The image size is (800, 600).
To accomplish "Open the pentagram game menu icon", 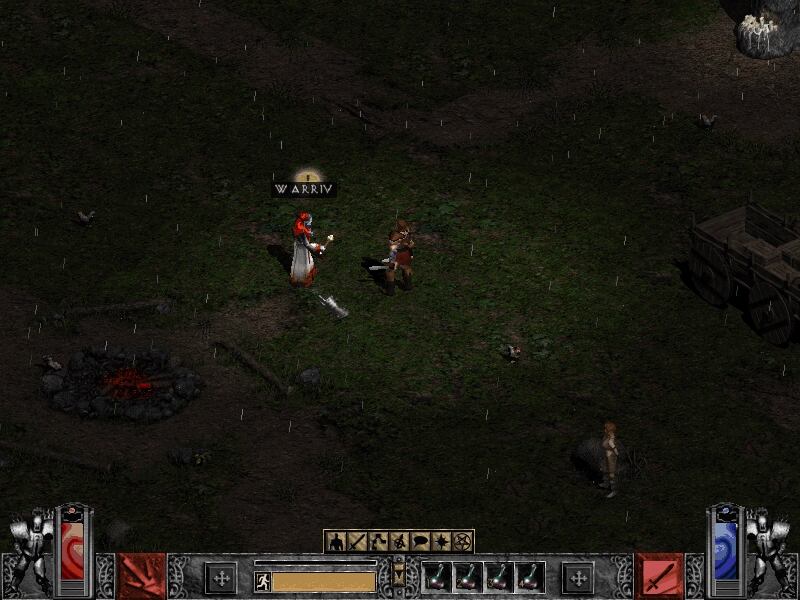I will coord(462,542).
